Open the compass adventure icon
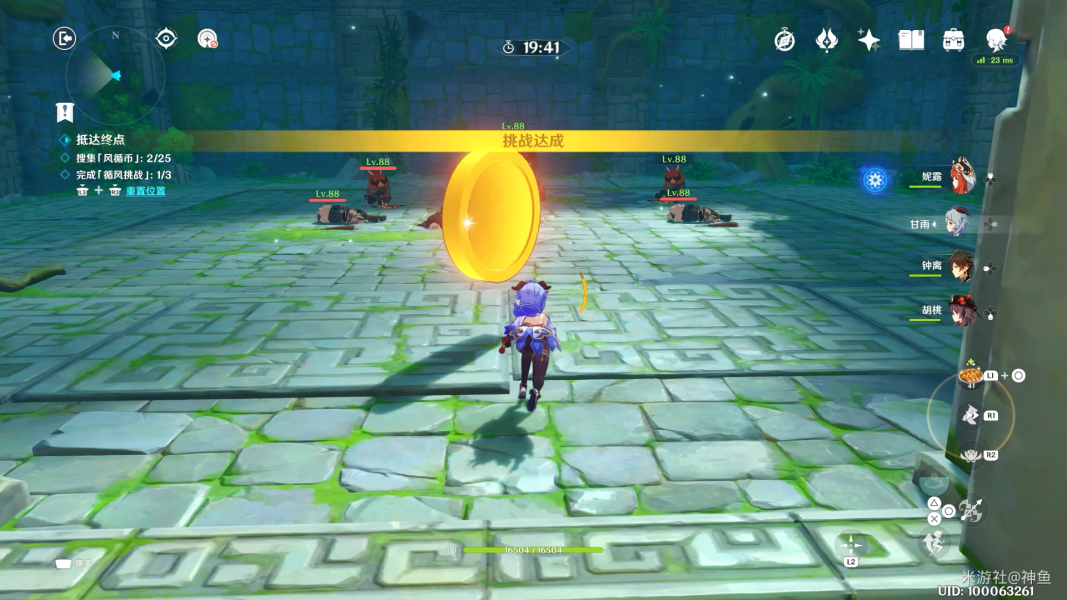Screen dimensions: 1067x600 coord(785,40)
